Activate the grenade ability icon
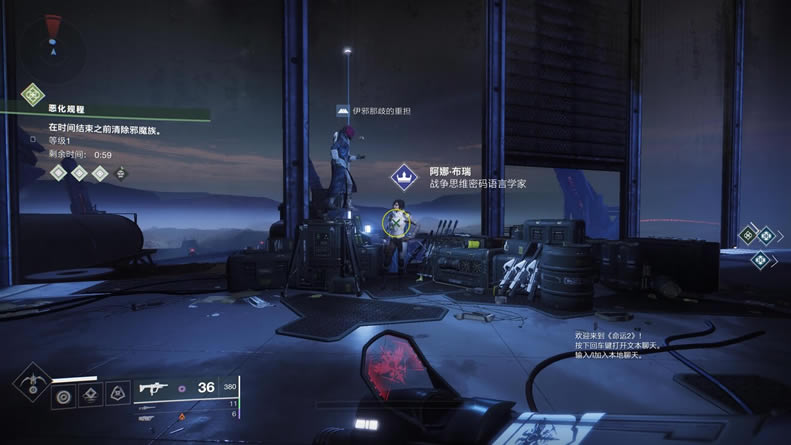The image size is (791, 445). 63,395
